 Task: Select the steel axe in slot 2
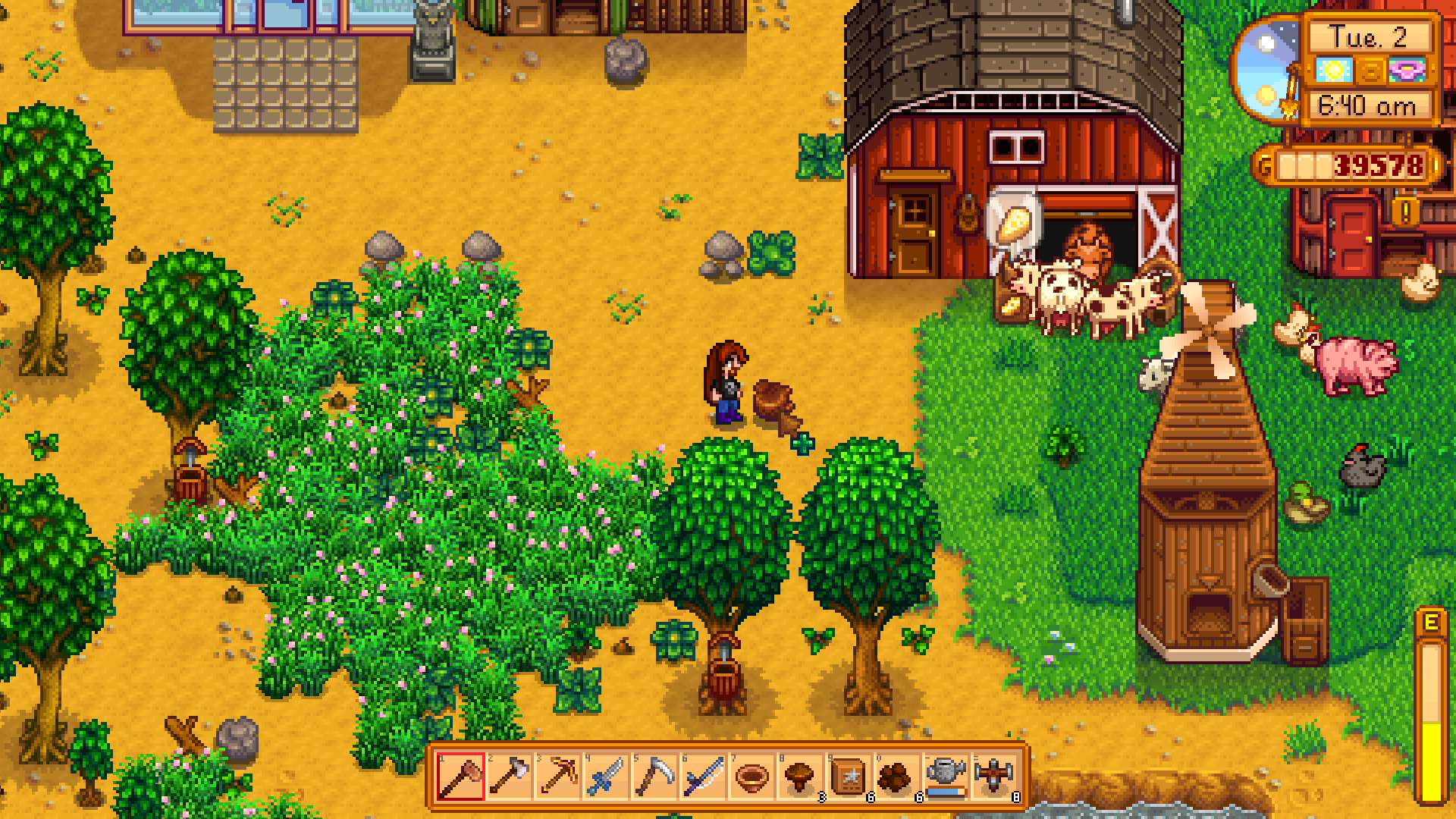tap(509, 777)
